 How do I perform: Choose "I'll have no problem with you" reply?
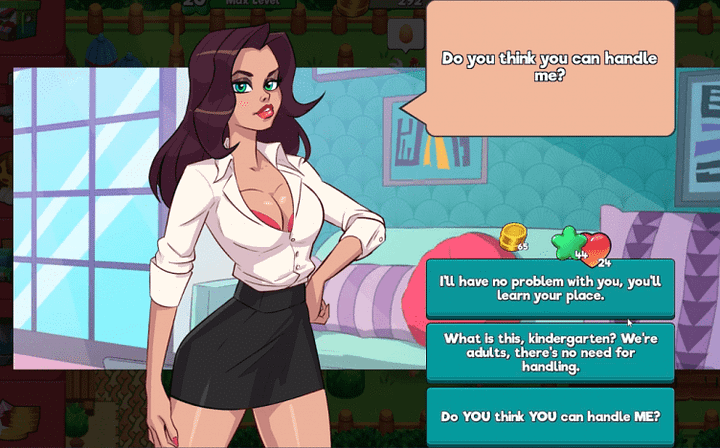tap(550, 288)
